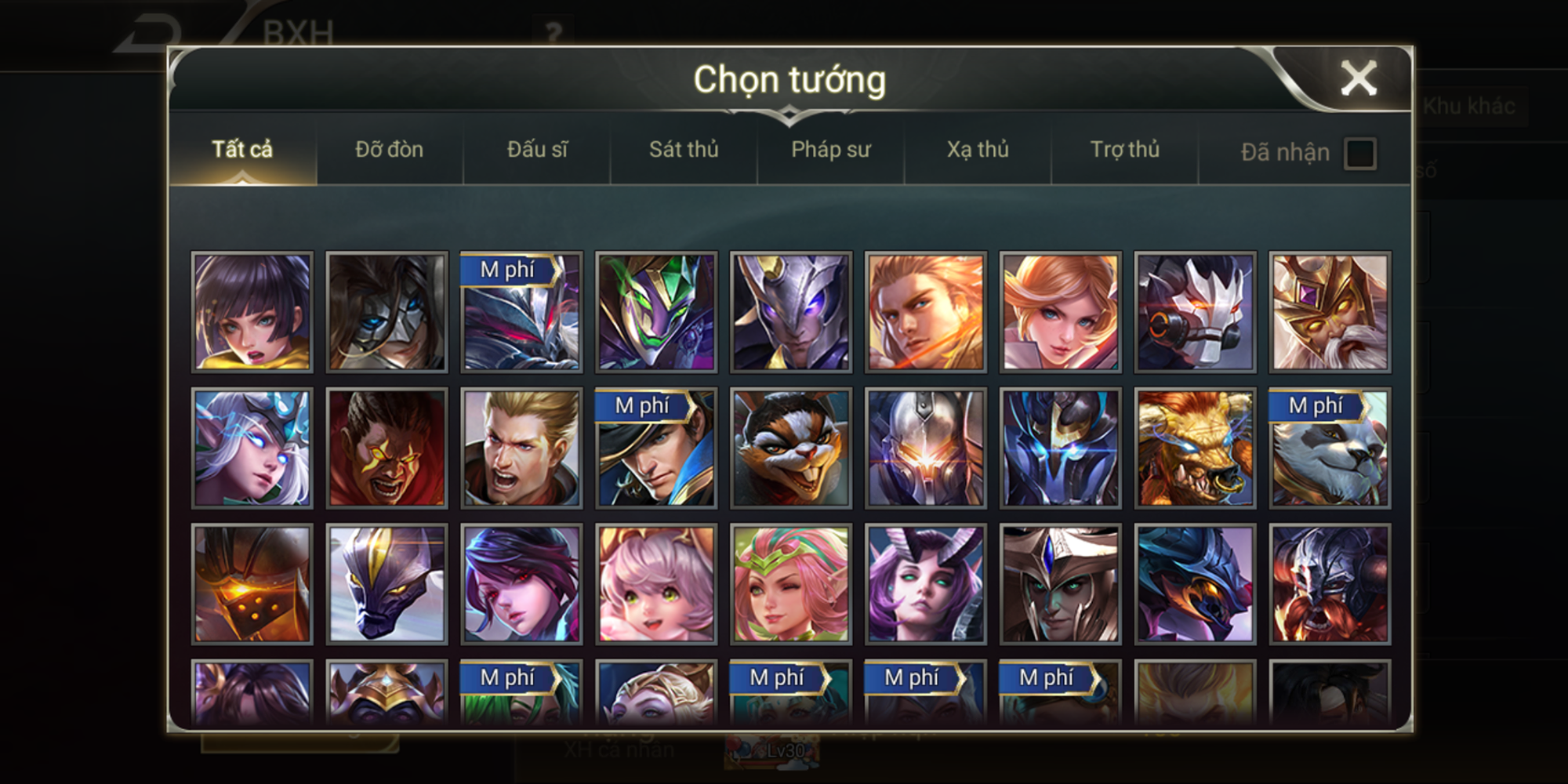Click the Trợ thủ category label
Image resolution: width=1568 pixels, height=784 pixels.
pyautogui.click(x=1124, y=151)
